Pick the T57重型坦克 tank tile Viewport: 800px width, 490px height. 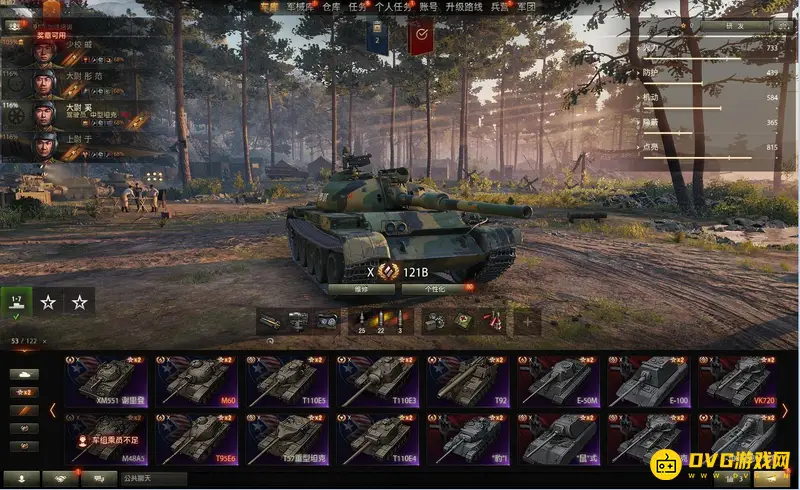pos(287,438)
